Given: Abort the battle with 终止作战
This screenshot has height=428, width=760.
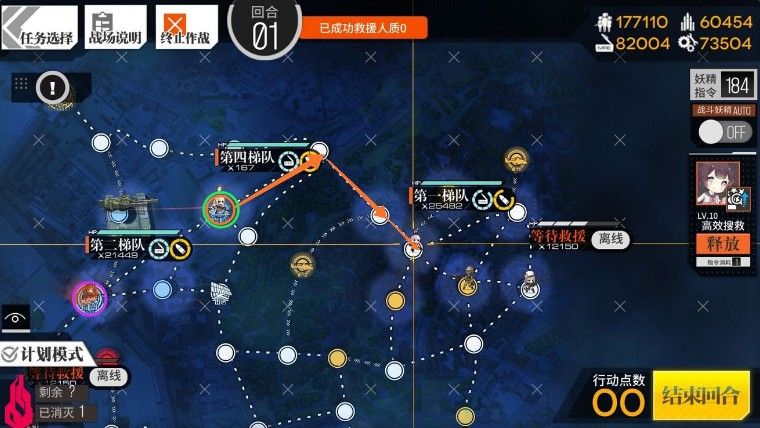Looking at the screenshot, I should click(x=186, y=27).
